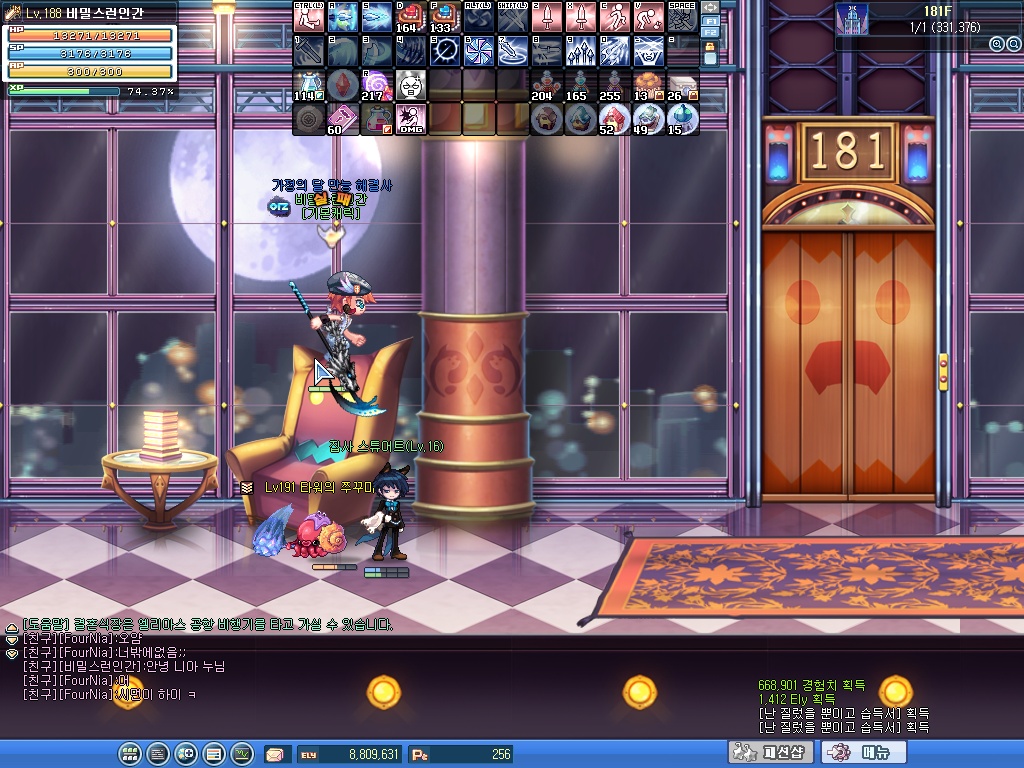The width and height of the screenshot is (1024, 768).
Task: Use the mushroom item showing 13
Action: tap(648, 85)
